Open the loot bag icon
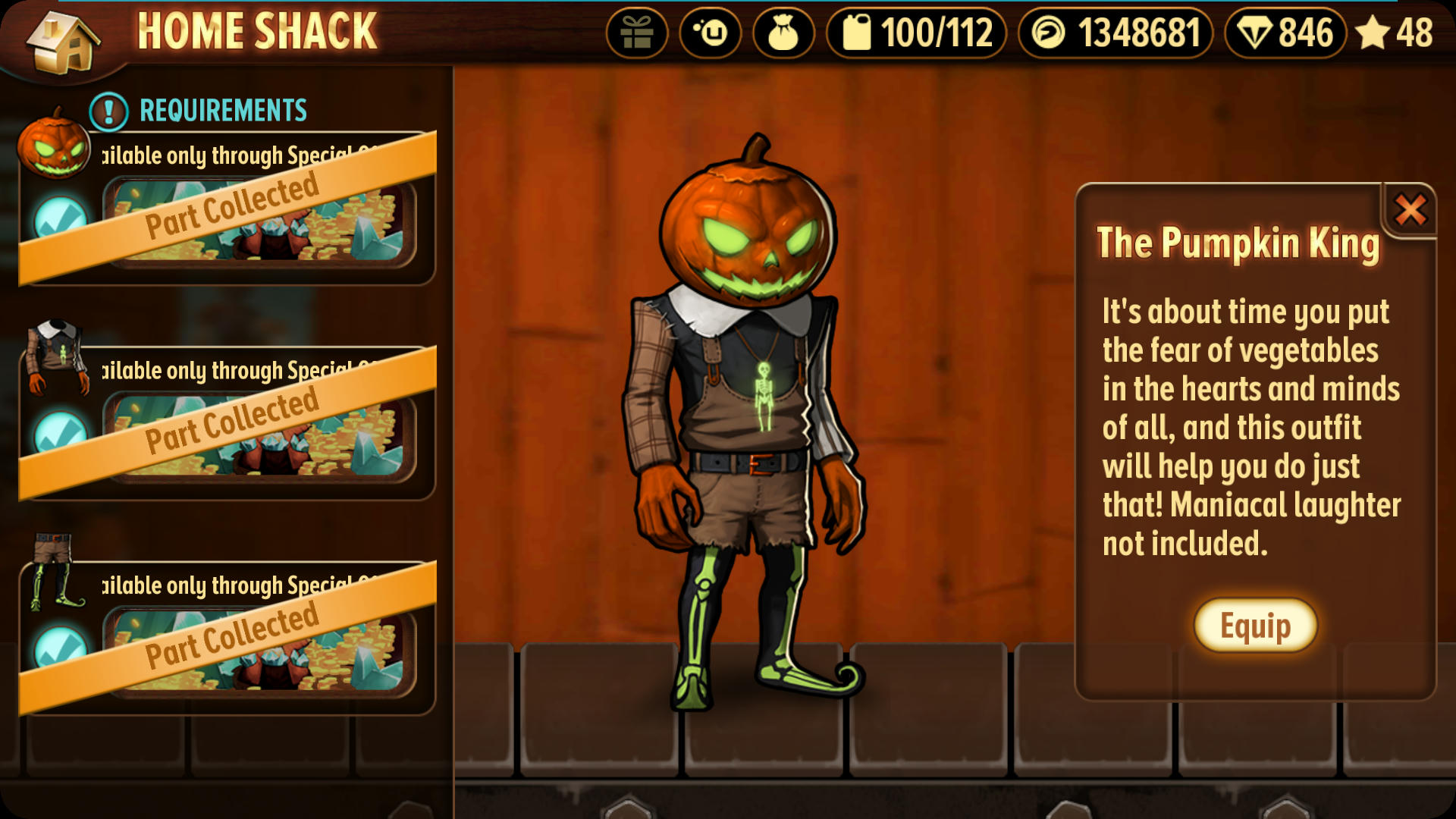The width and height of the screenshot is (1456, 819). coord(783,33)
